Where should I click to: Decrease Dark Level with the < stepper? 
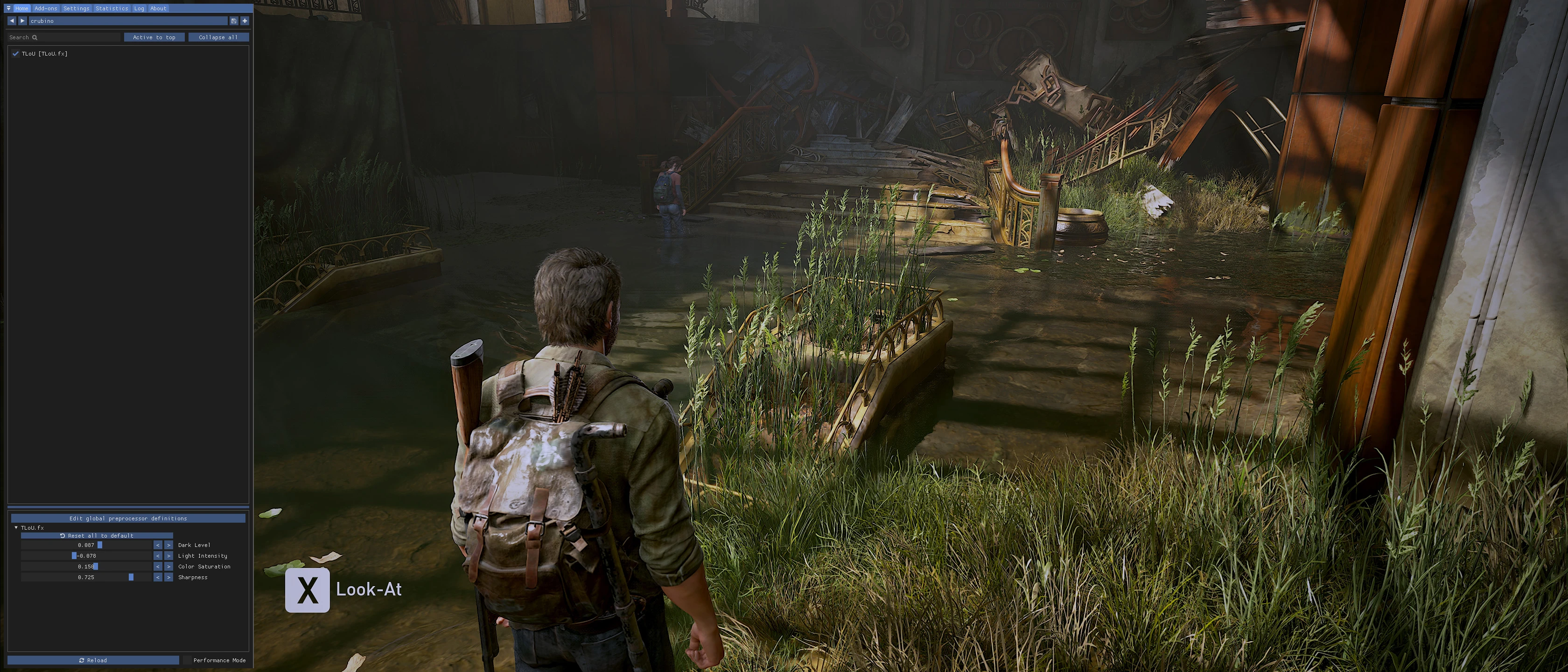click(x=158, y=545)
